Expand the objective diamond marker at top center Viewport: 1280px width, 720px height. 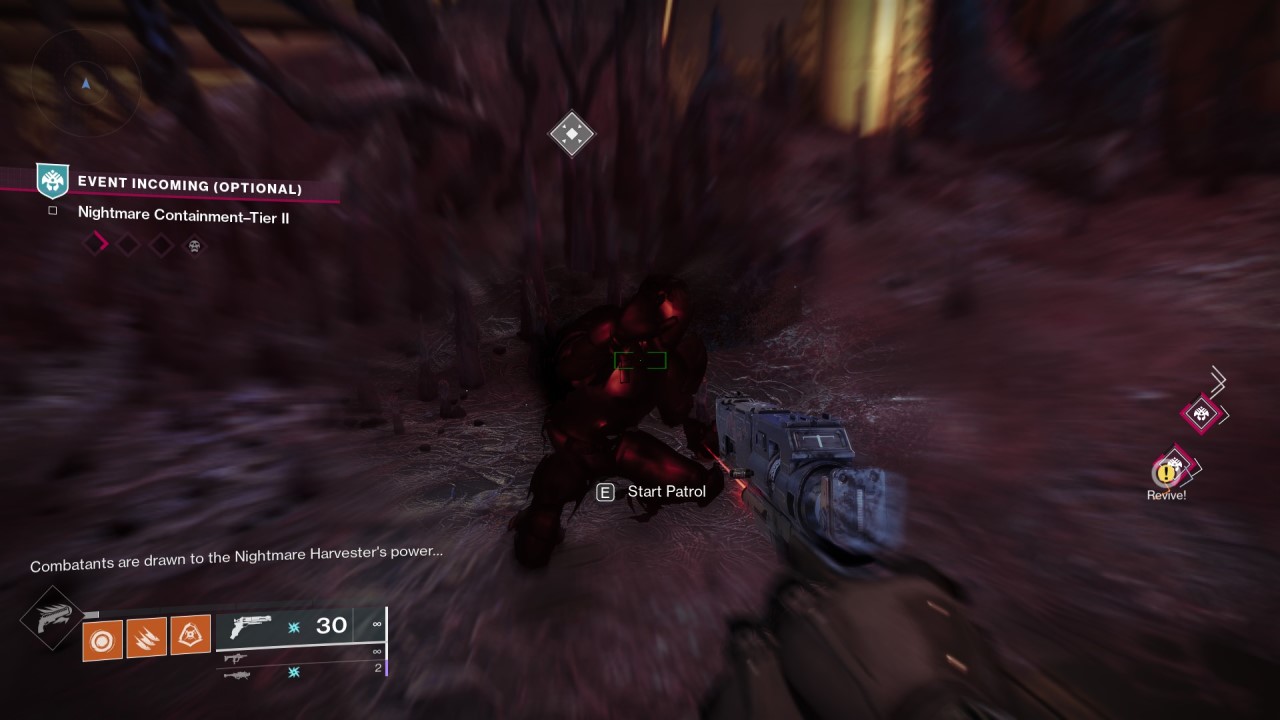click(x=571, y=133)
